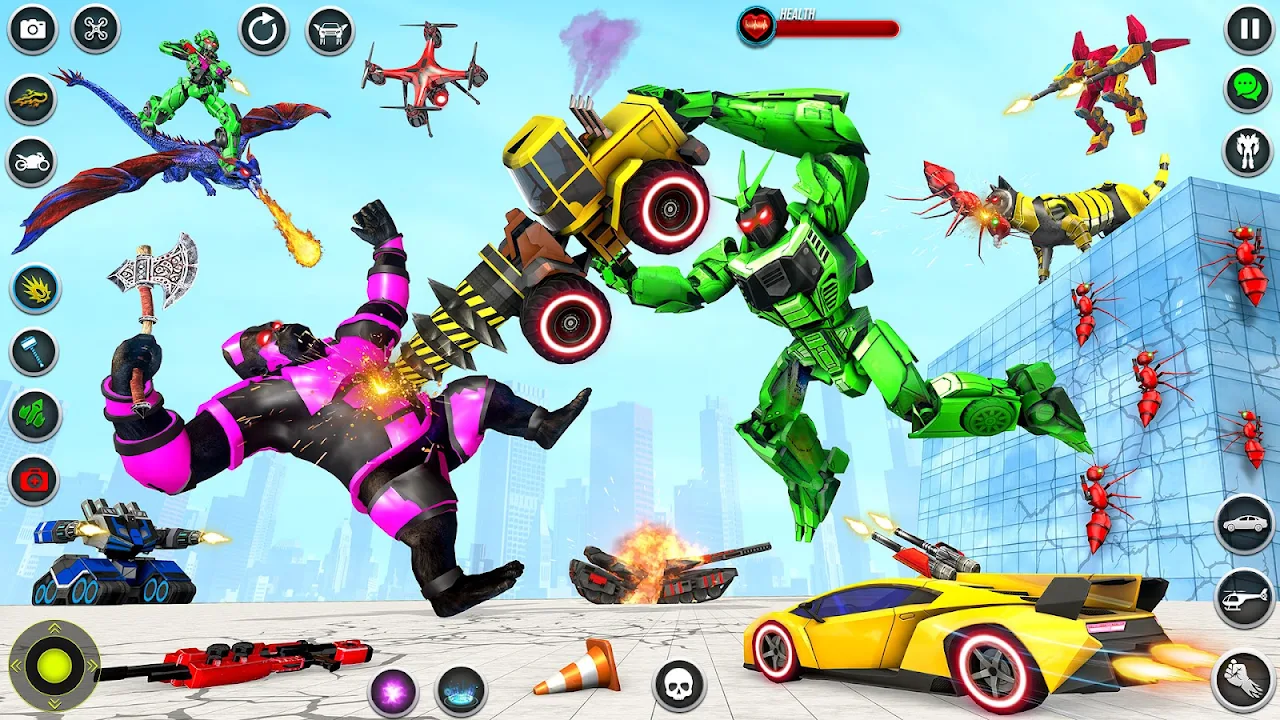Tap the skull icon button
Viewport: 1280px width, 720px height.
(680, 686)
